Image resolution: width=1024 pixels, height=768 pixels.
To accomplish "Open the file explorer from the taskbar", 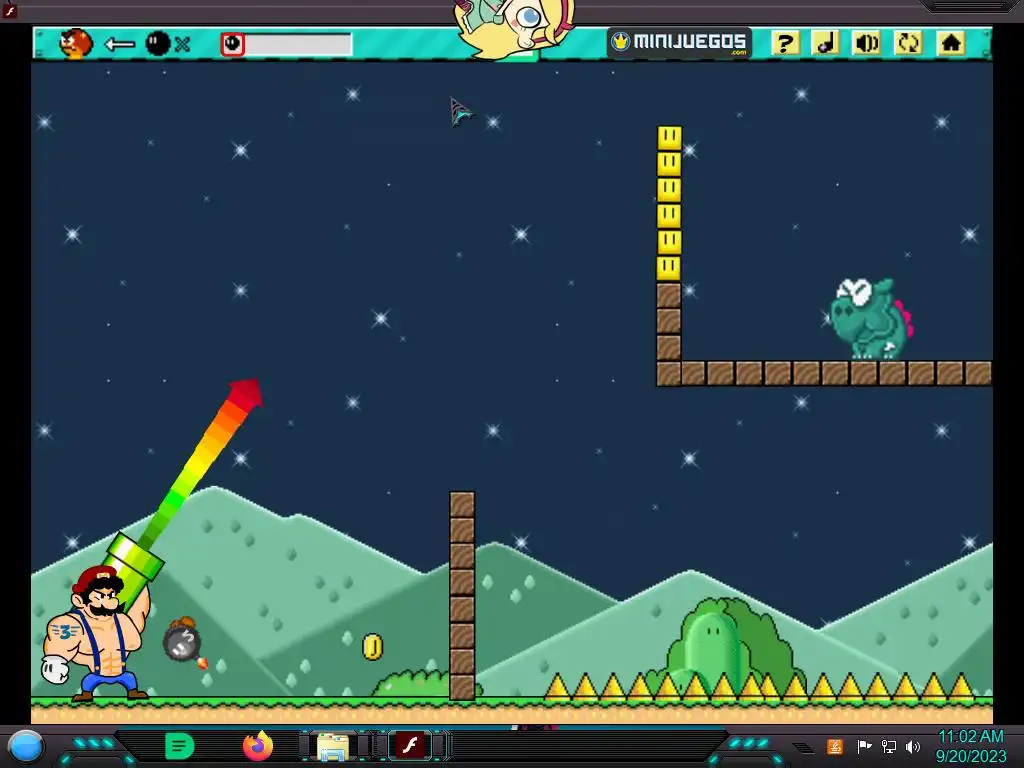I will click(x=332, y=746).
